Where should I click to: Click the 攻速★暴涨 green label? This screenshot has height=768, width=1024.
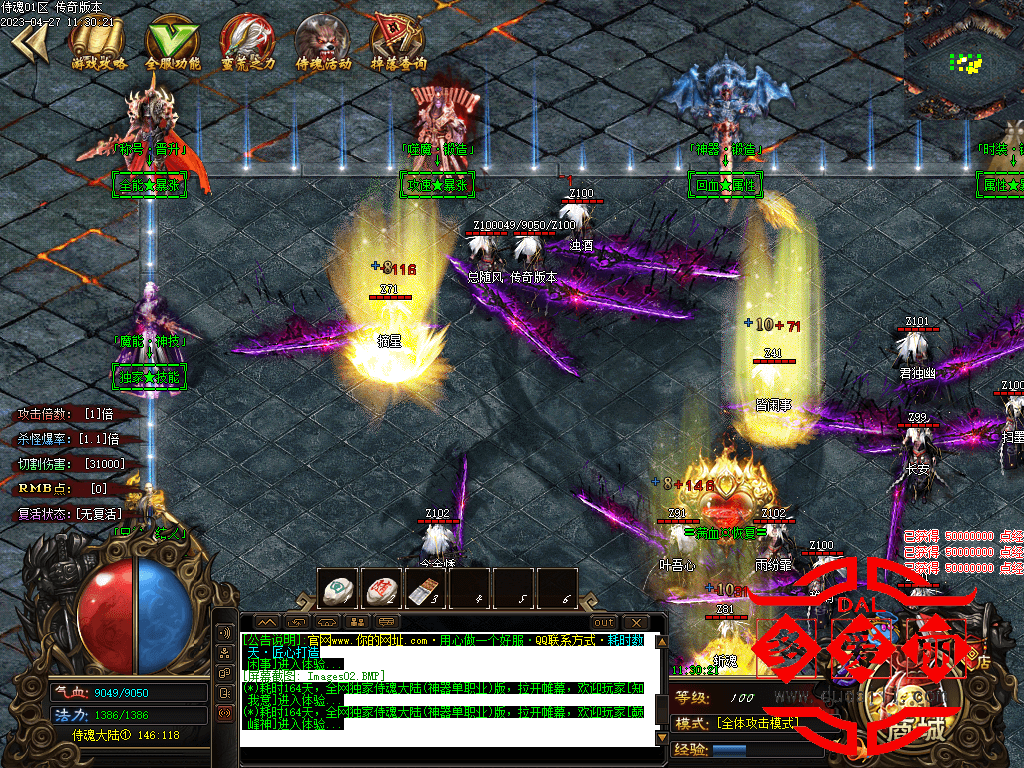[x=436, y=185]
